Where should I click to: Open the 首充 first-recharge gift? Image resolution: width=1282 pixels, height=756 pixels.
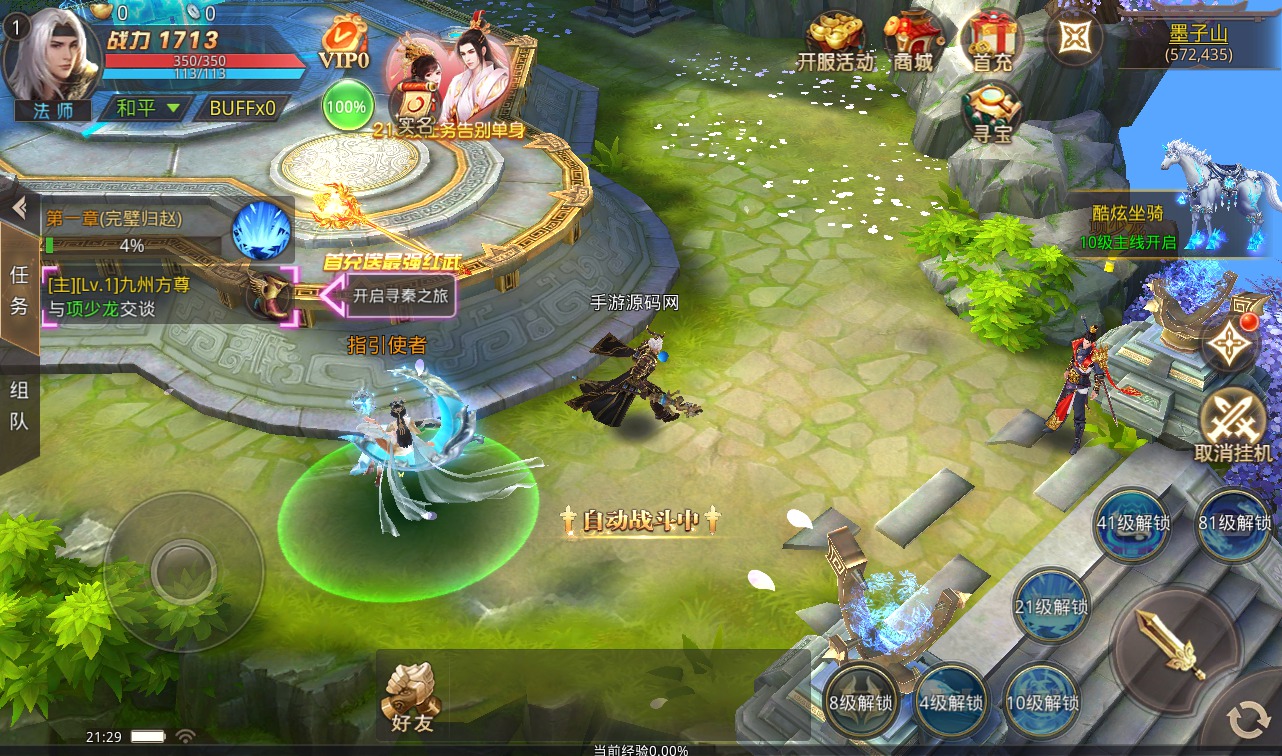[x=991, y=42]
